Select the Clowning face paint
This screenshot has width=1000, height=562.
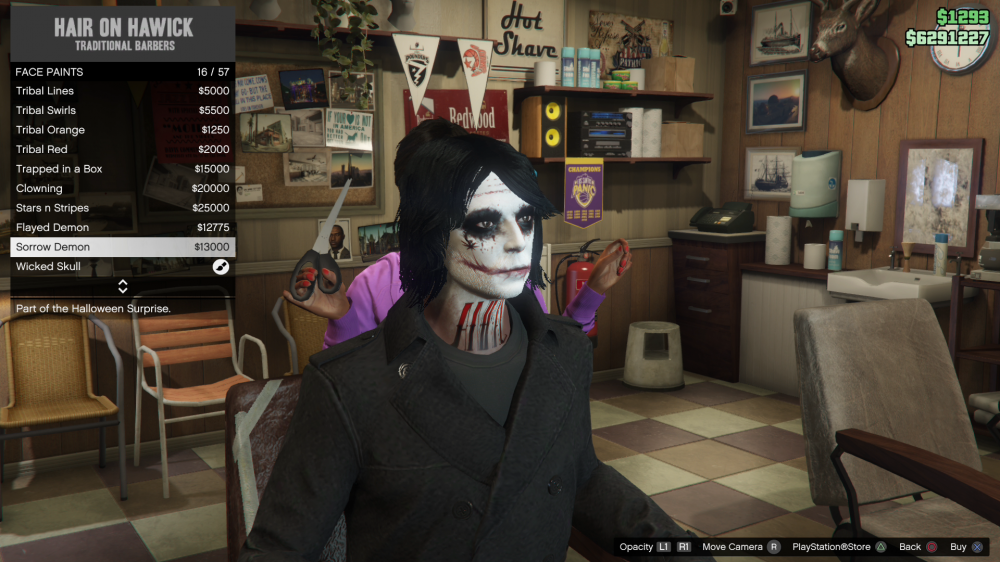point(122,188)
